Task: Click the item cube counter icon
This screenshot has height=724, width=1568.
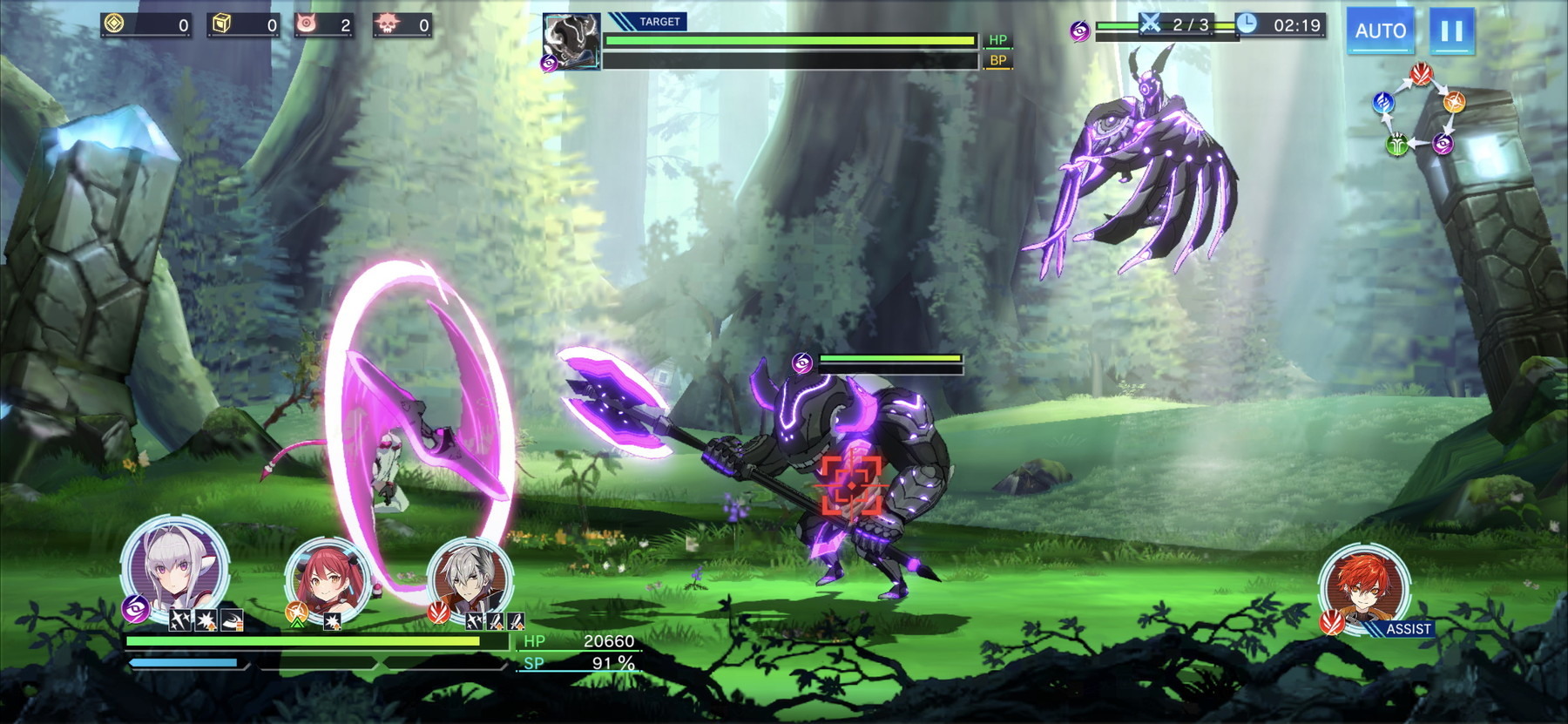Action: coord(221,24)
